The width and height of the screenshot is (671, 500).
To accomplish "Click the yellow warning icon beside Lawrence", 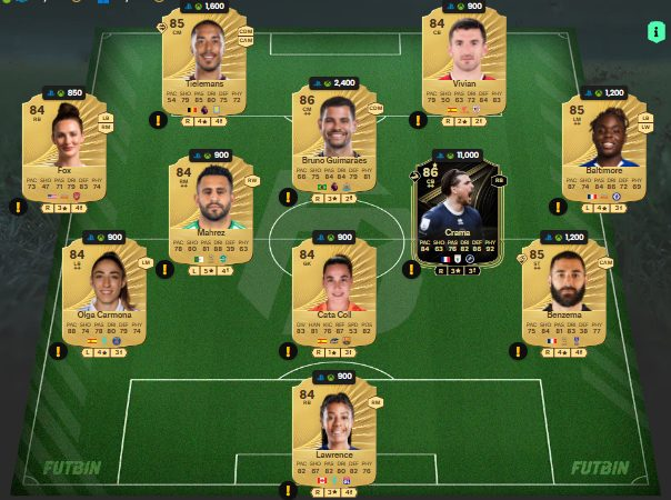I will (x=288, y=490).
